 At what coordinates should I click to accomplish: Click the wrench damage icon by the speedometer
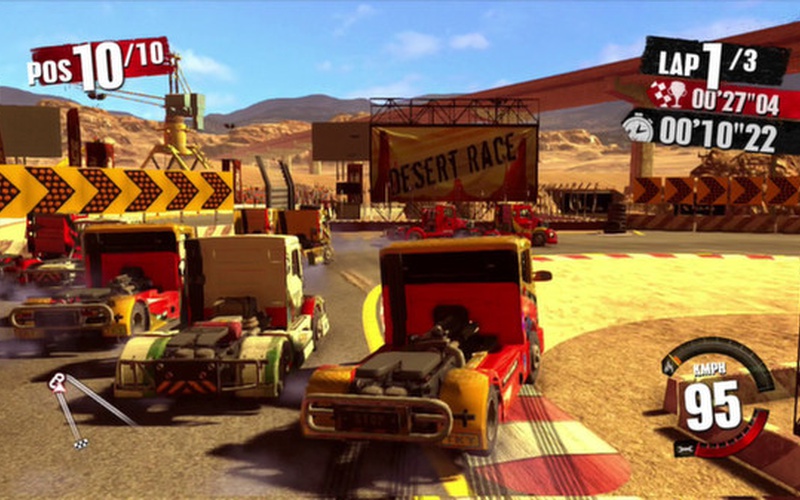[686, 447]
